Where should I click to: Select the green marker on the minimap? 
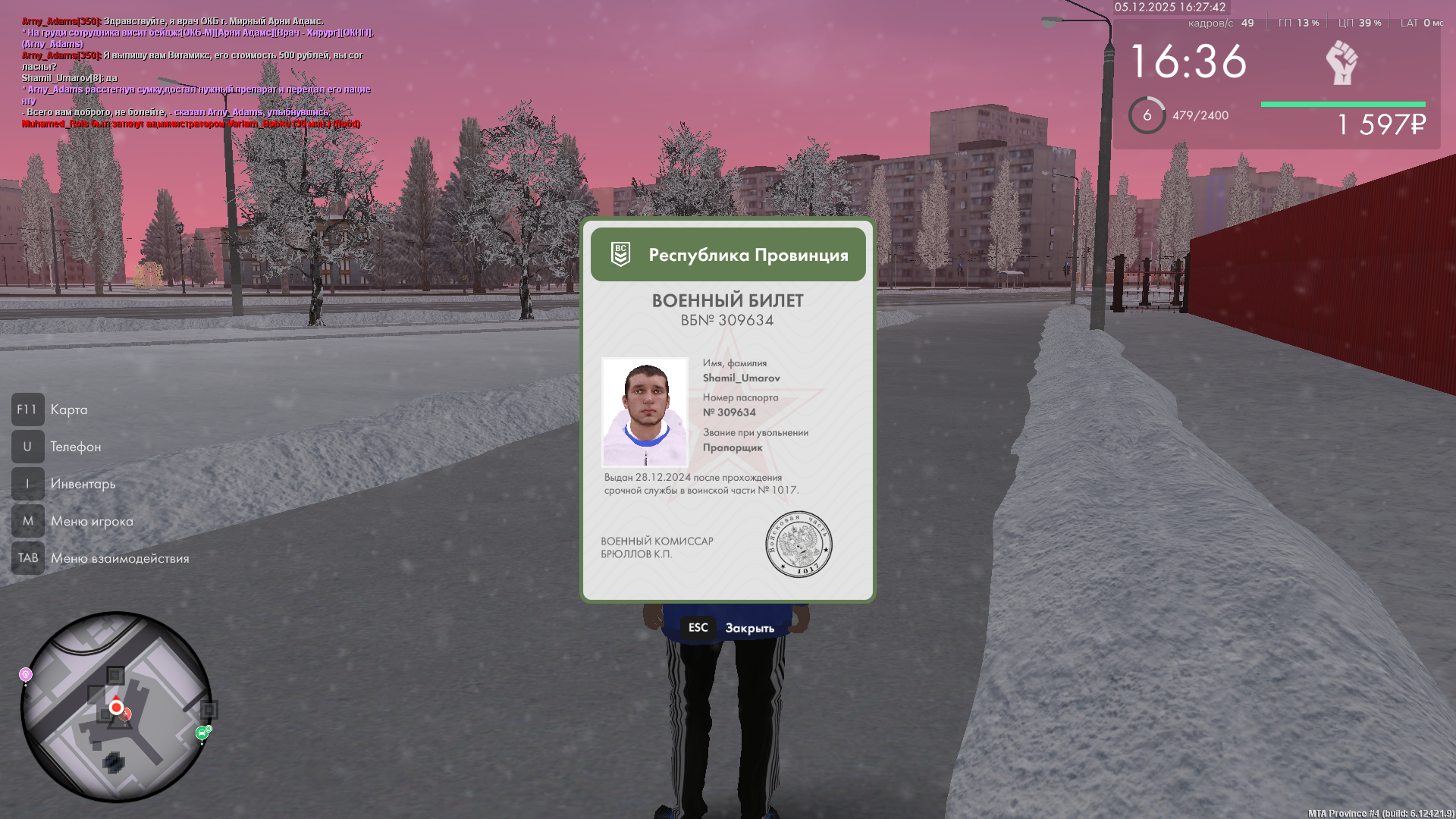[x=202, y=733]
